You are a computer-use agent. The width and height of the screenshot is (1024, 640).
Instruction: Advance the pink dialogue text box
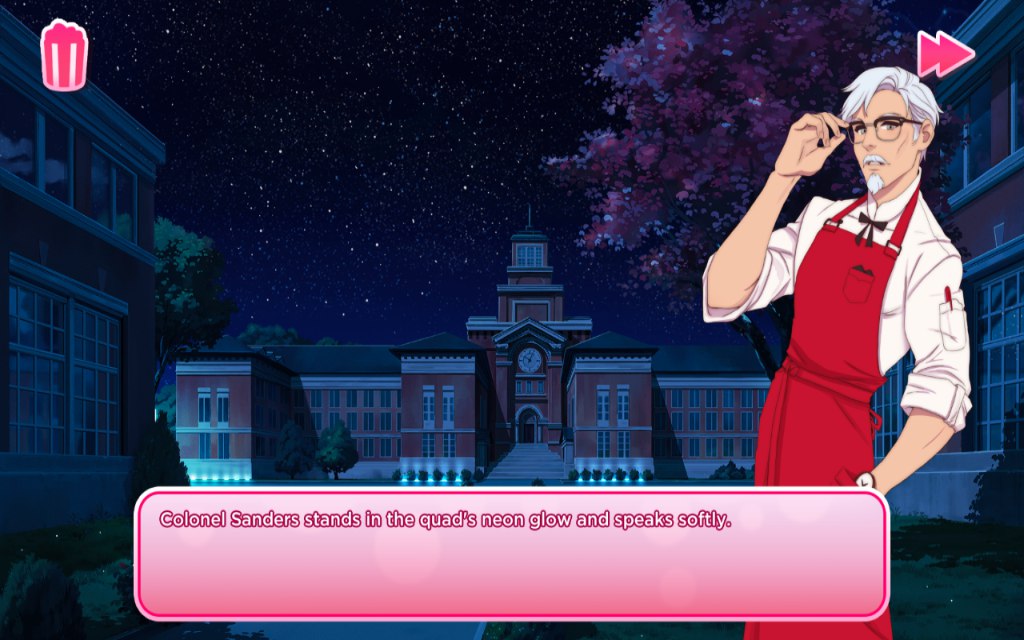[511, 553]
